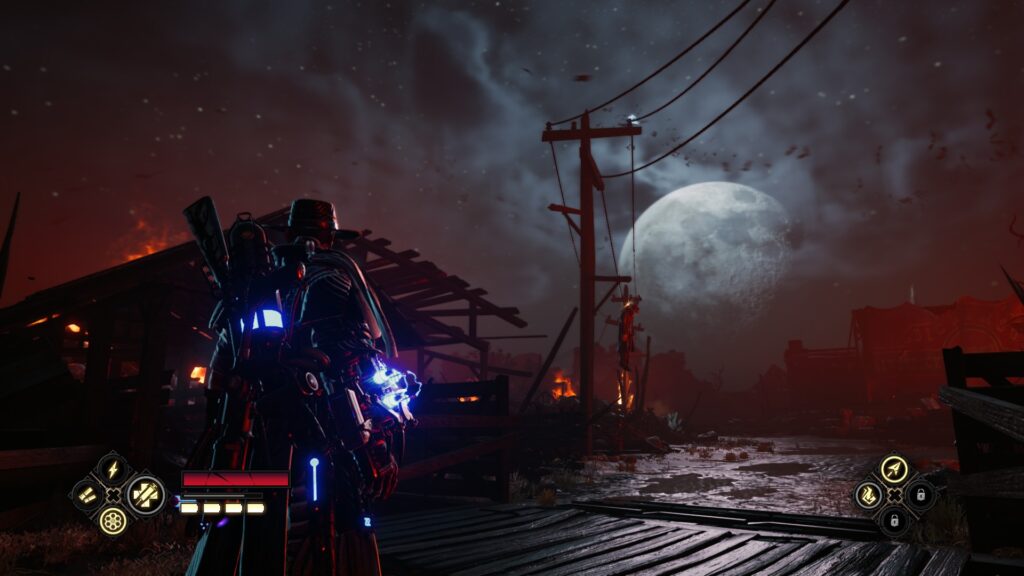
Task: Trigger the flame ability icon
Action: [868, 495]
